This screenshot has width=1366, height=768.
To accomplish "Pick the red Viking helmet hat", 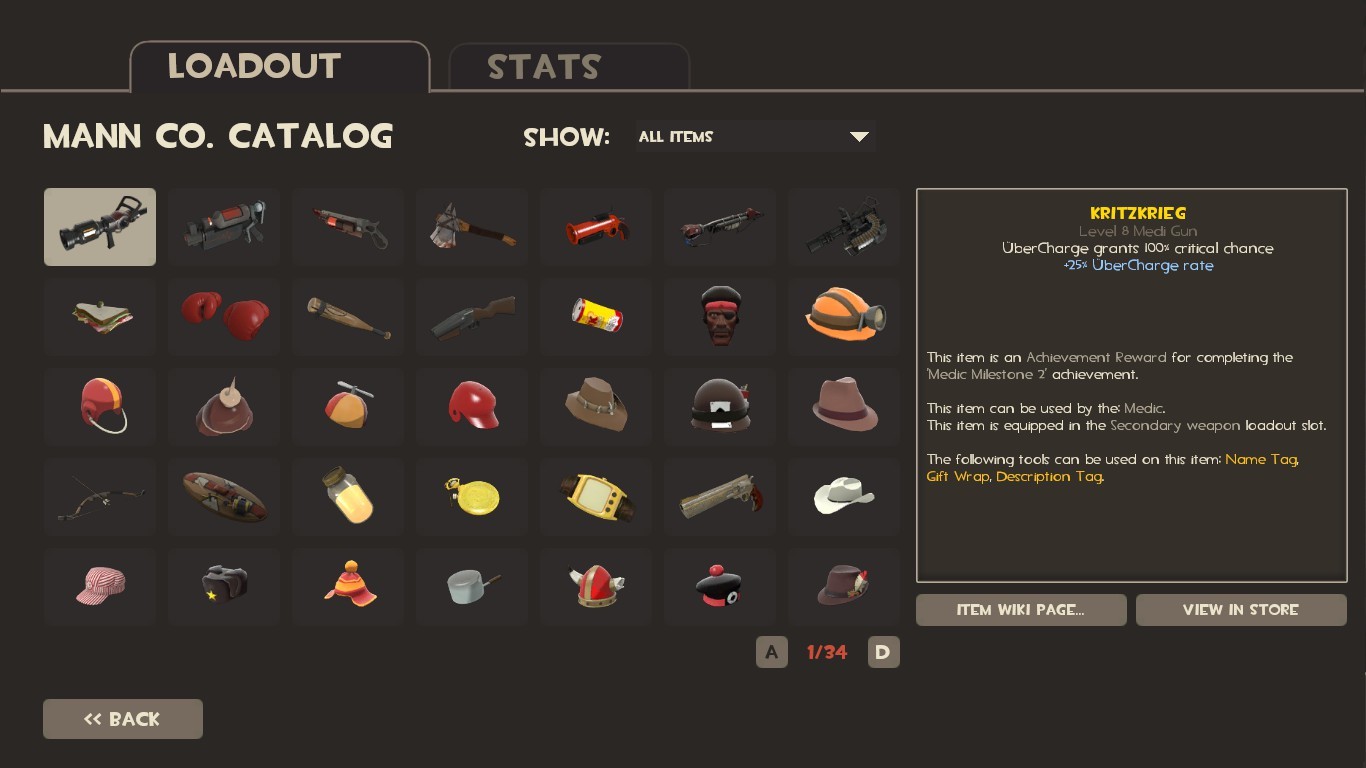I will click(596, 587).
